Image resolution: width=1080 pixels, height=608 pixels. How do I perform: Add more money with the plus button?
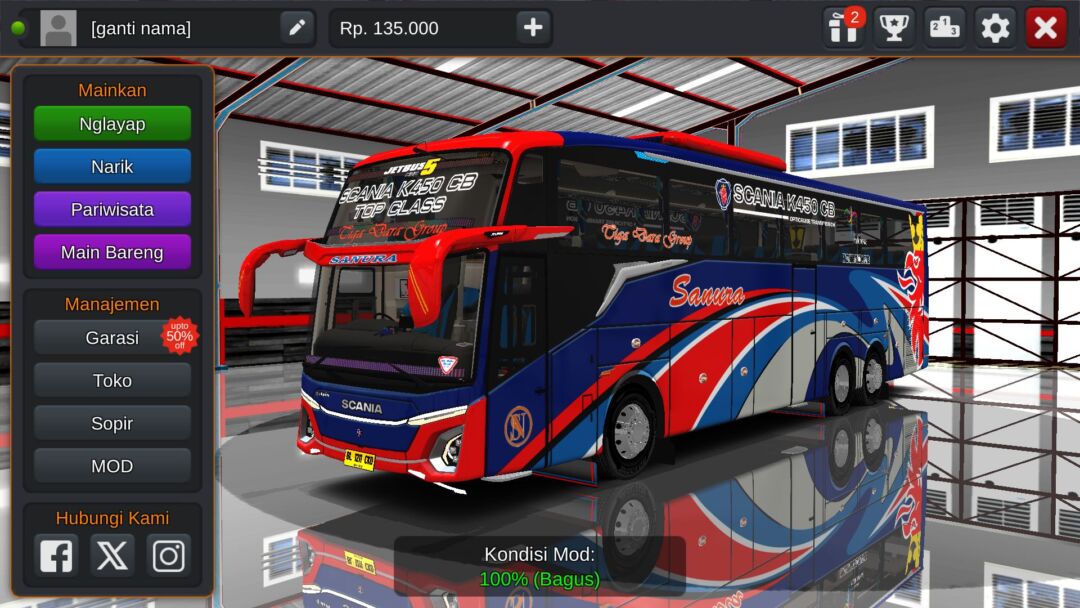533,28
